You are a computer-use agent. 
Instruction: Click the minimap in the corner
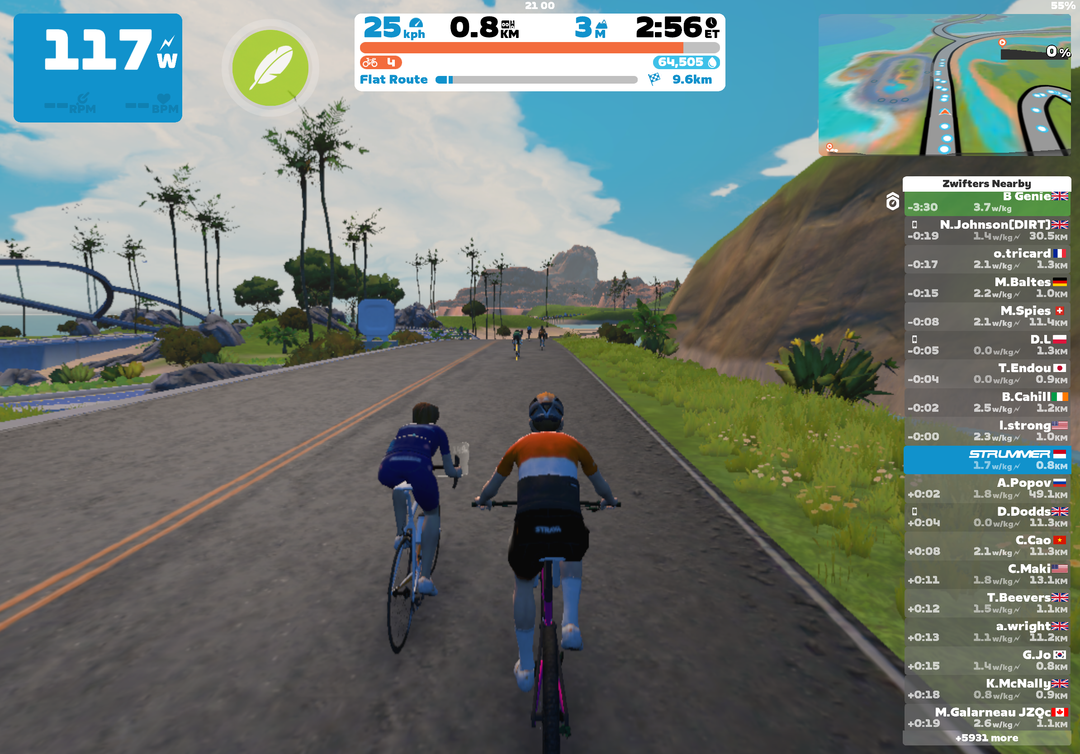click(944, 85)
